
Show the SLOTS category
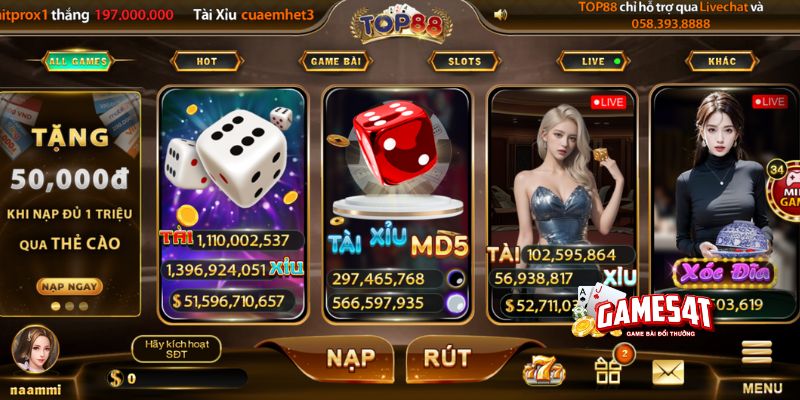[464, 61]
